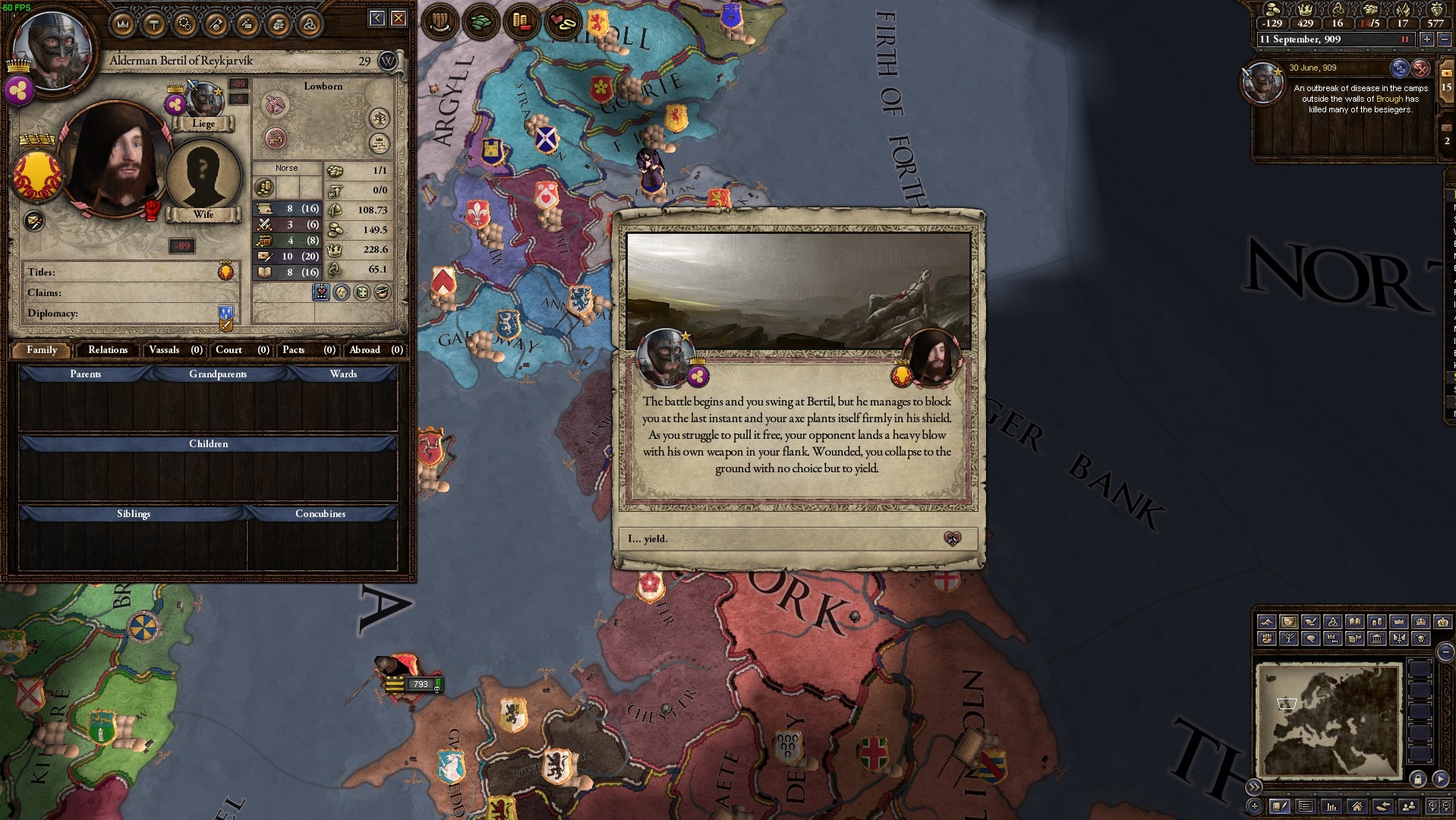Select the triquetra icon on the character toolbar

point(305,24)
